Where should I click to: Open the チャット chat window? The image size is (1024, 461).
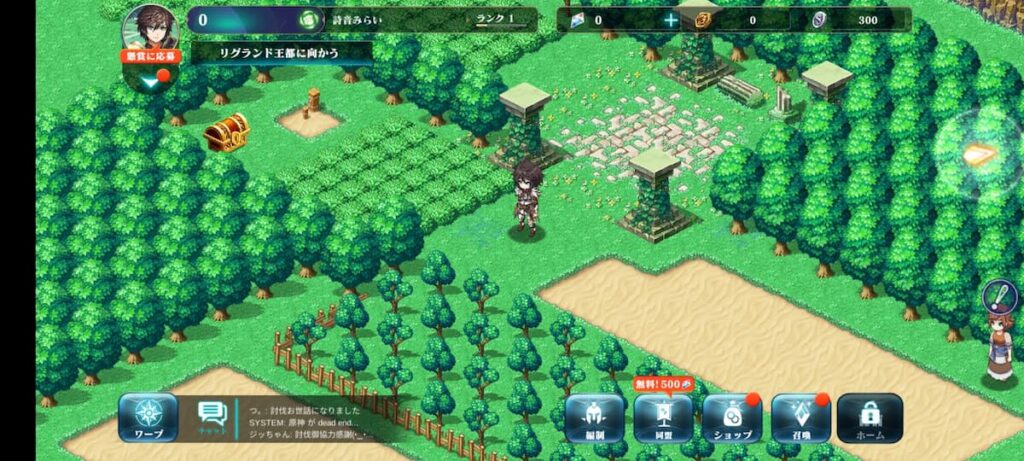click(211, 418)
